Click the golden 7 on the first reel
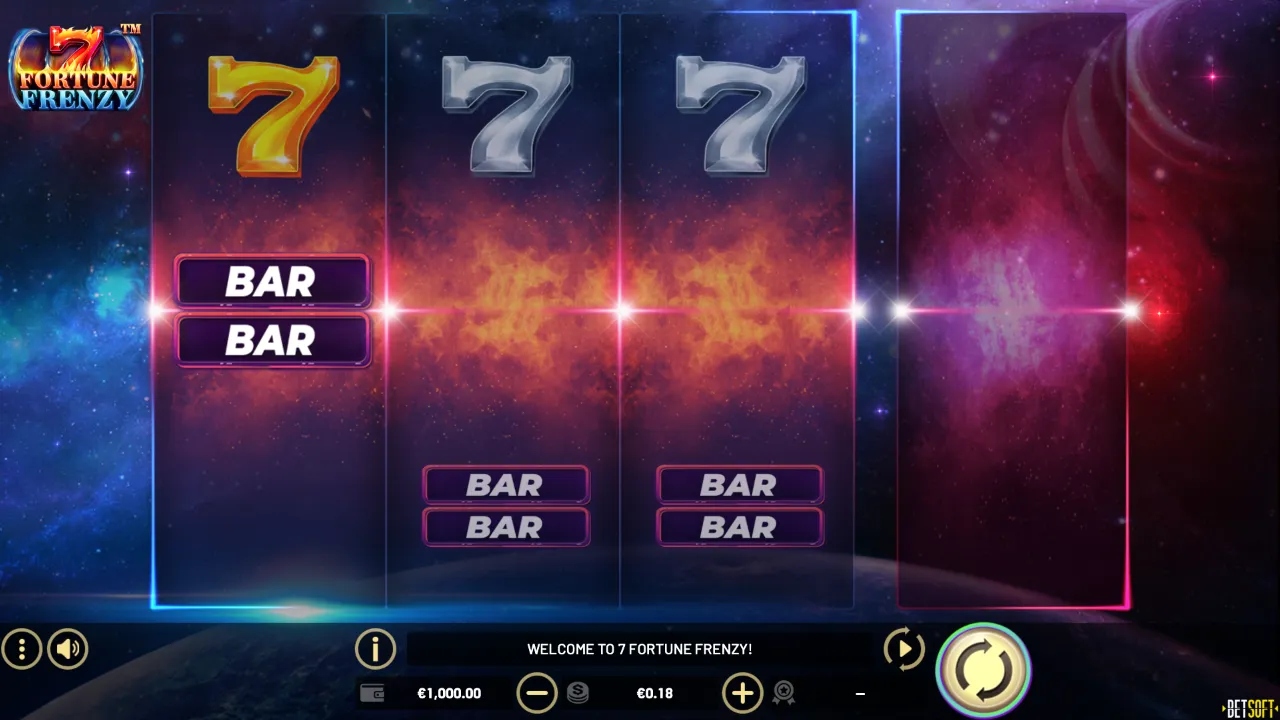The height and width of the screenshot is (720, 1280). click(272, 115)
